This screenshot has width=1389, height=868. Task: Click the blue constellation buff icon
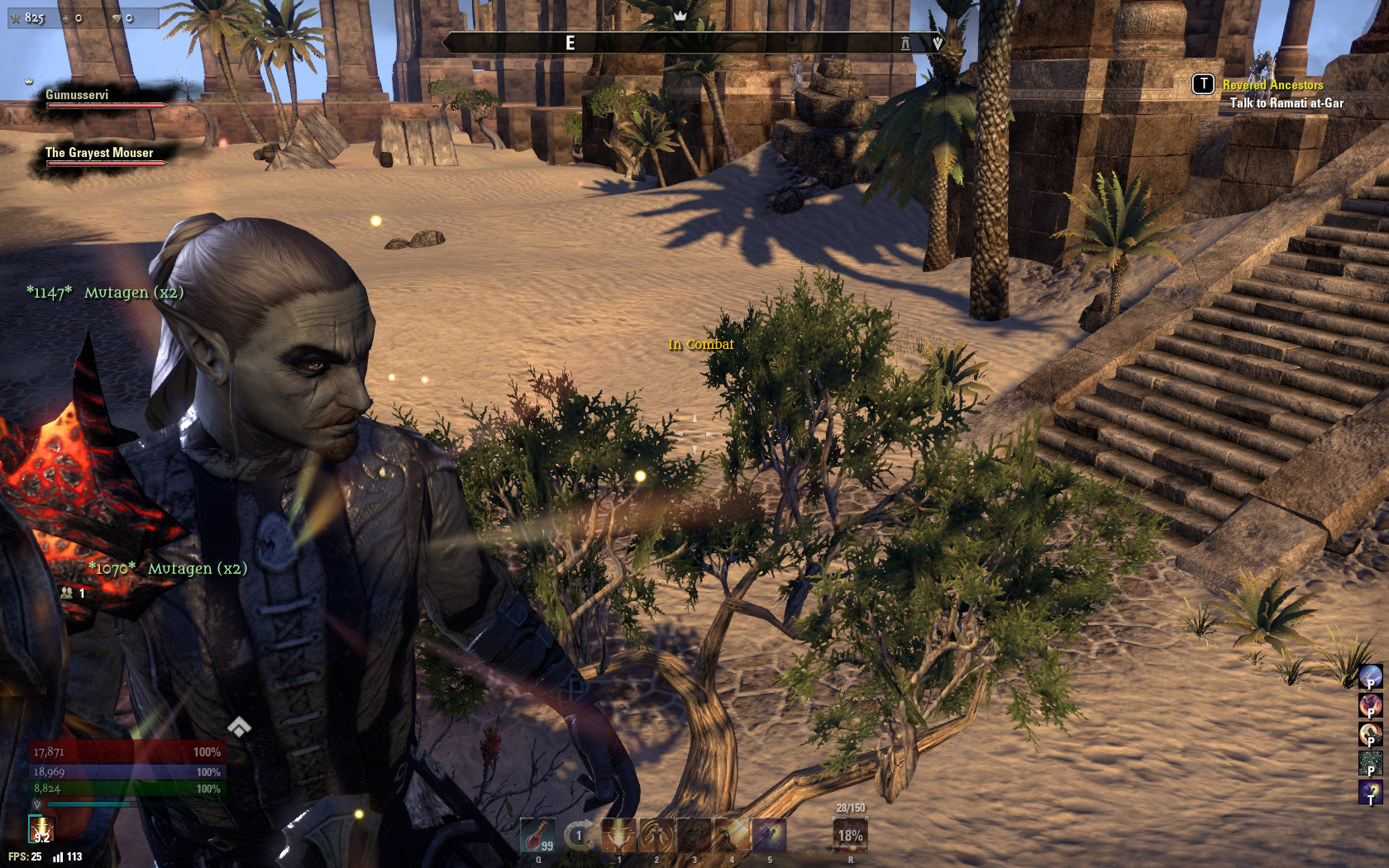[x=1370, y=763]
